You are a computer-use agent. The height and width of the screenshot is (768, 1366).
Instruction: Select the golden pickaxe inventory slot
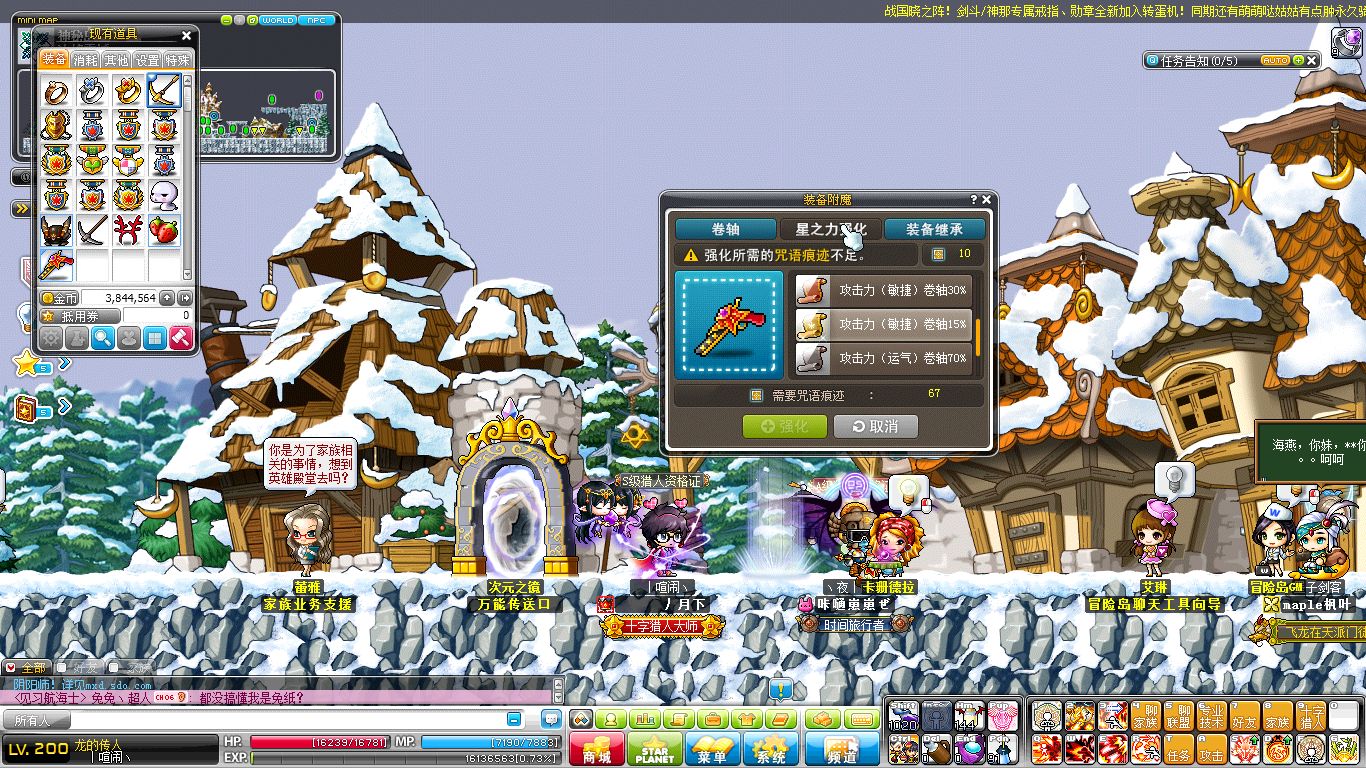point(164,92)
